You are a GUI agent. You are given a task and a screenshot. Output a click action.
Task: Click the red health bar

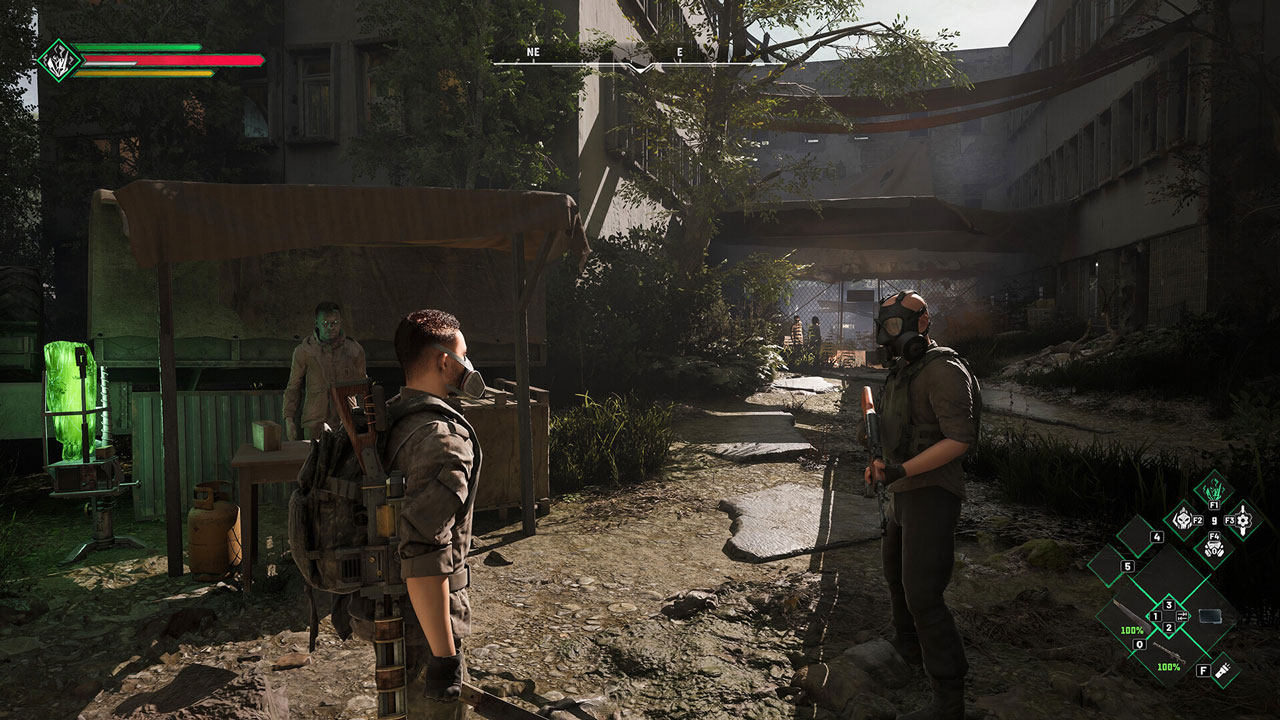[x=170, y=59]
